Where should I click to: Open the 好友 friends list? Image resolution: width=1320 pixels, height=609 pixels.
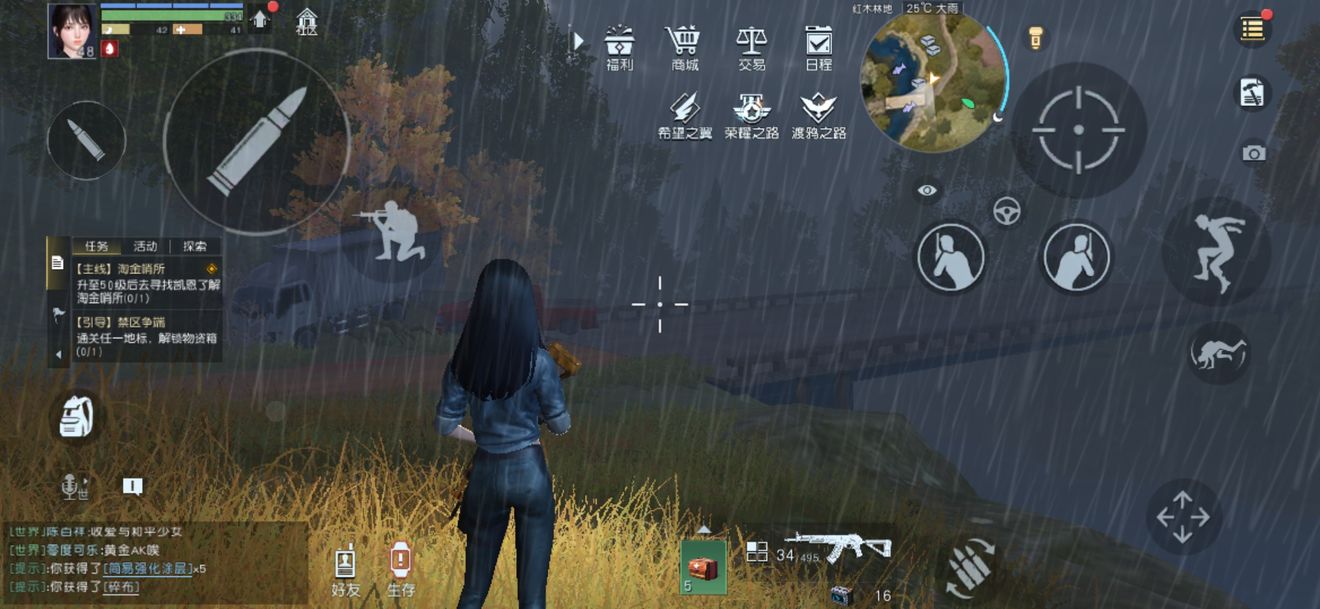(x=346, y=570)
